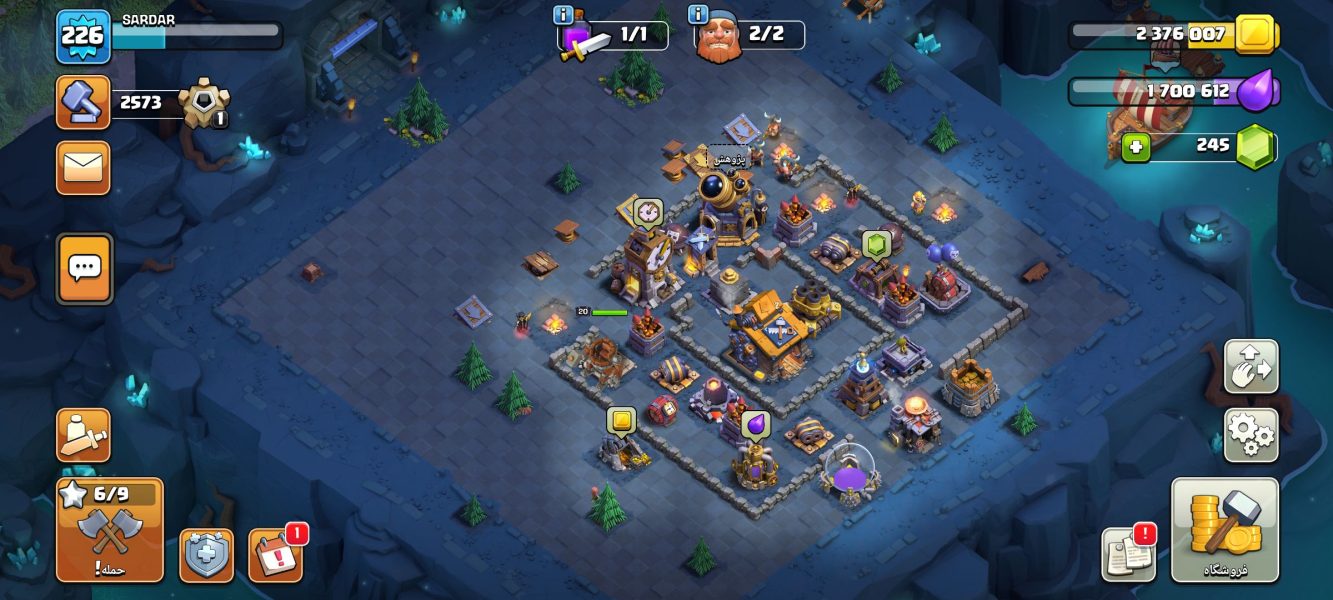The image size is (1333, 600).
Task: Open the mail envelope inbox
Action: tap(83, 167)
